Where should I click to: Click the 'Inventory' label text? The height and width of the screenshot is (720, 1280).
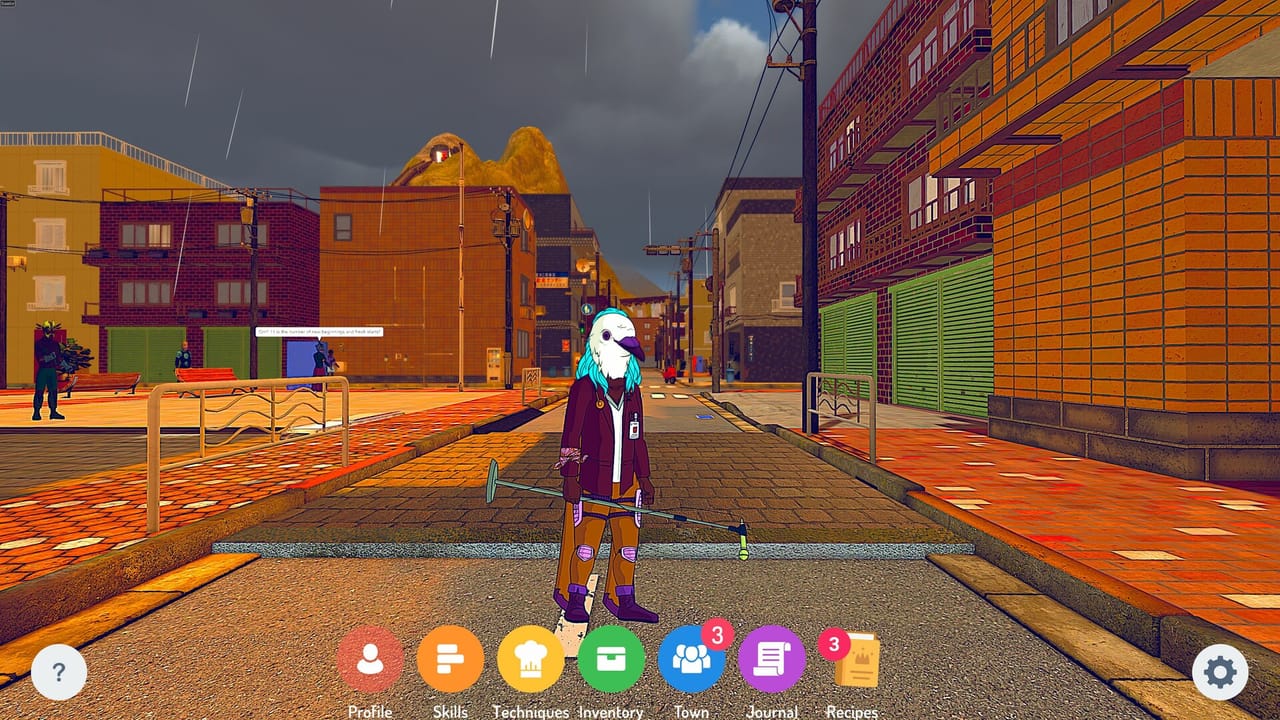point(609,713)
